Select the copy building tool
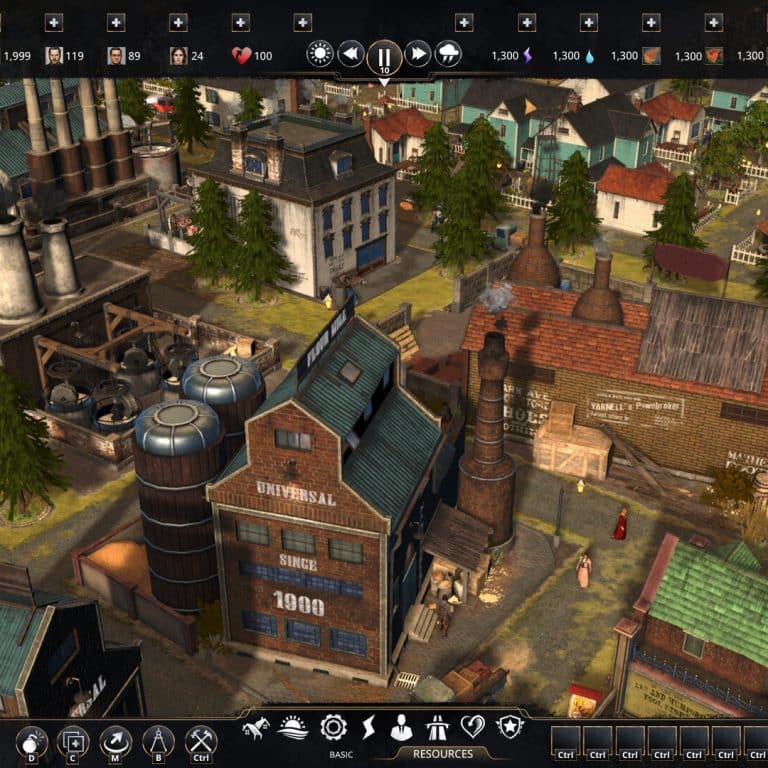The width and height of the screenshot is (768, 768). click(x=73, y=742)
